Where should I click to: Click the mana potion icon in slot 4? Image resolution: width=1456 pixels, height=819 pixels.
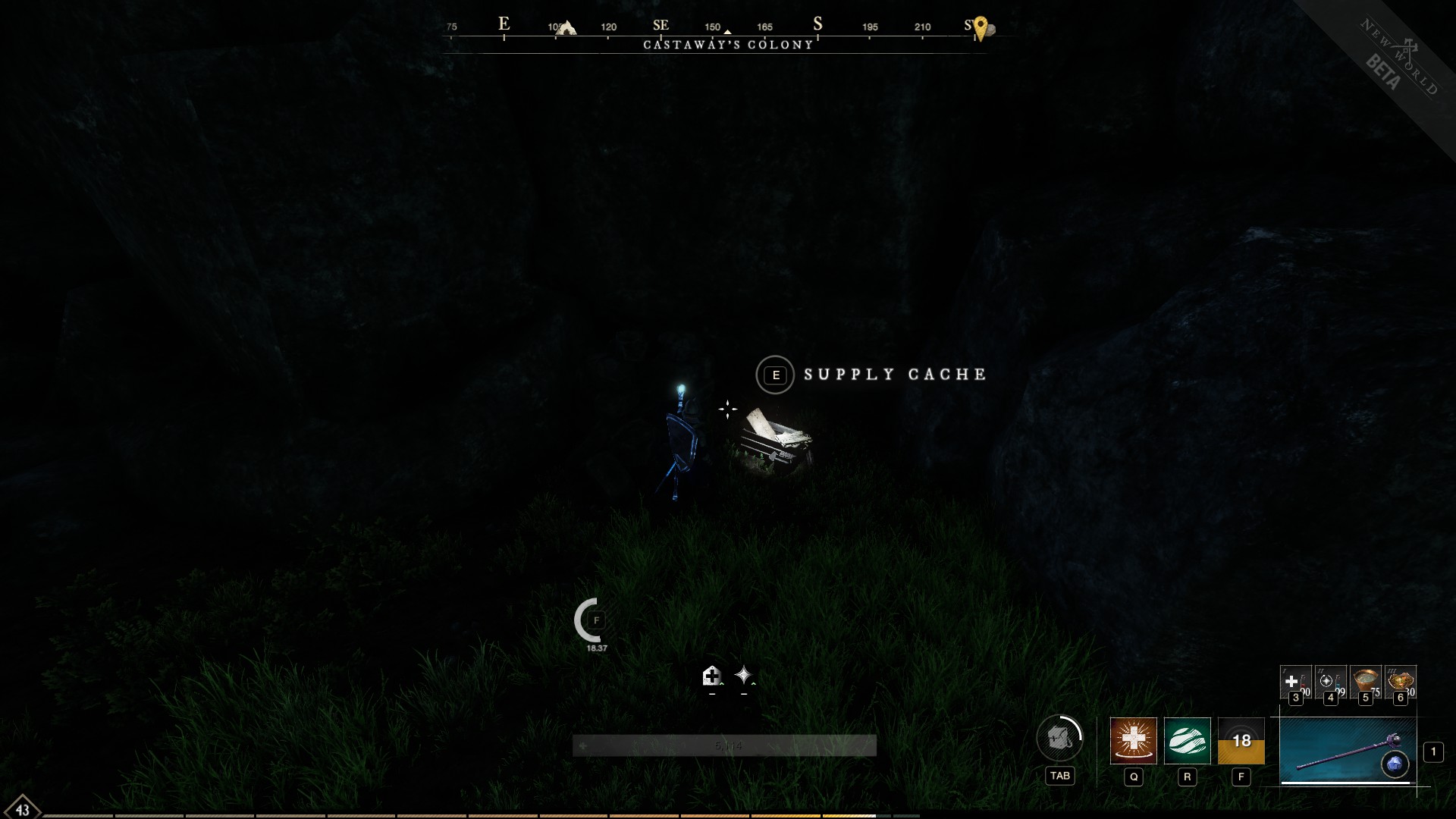click(1330, 680)
